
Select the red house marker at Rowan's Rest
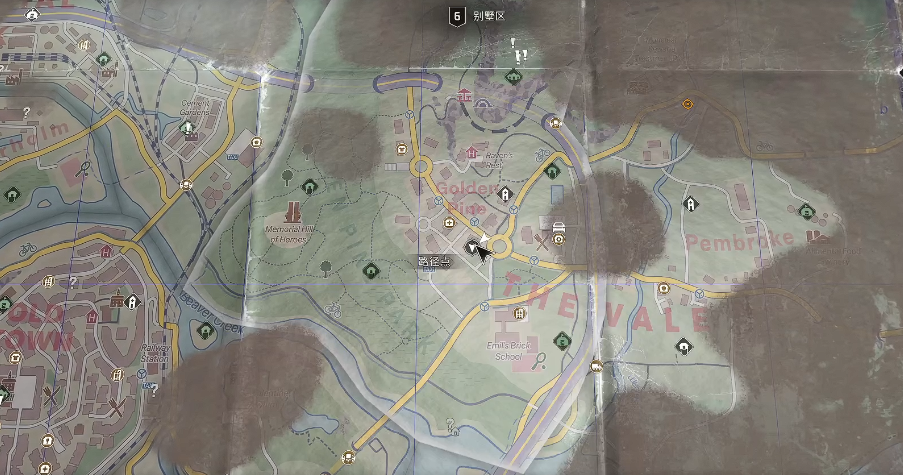(472, 153)
